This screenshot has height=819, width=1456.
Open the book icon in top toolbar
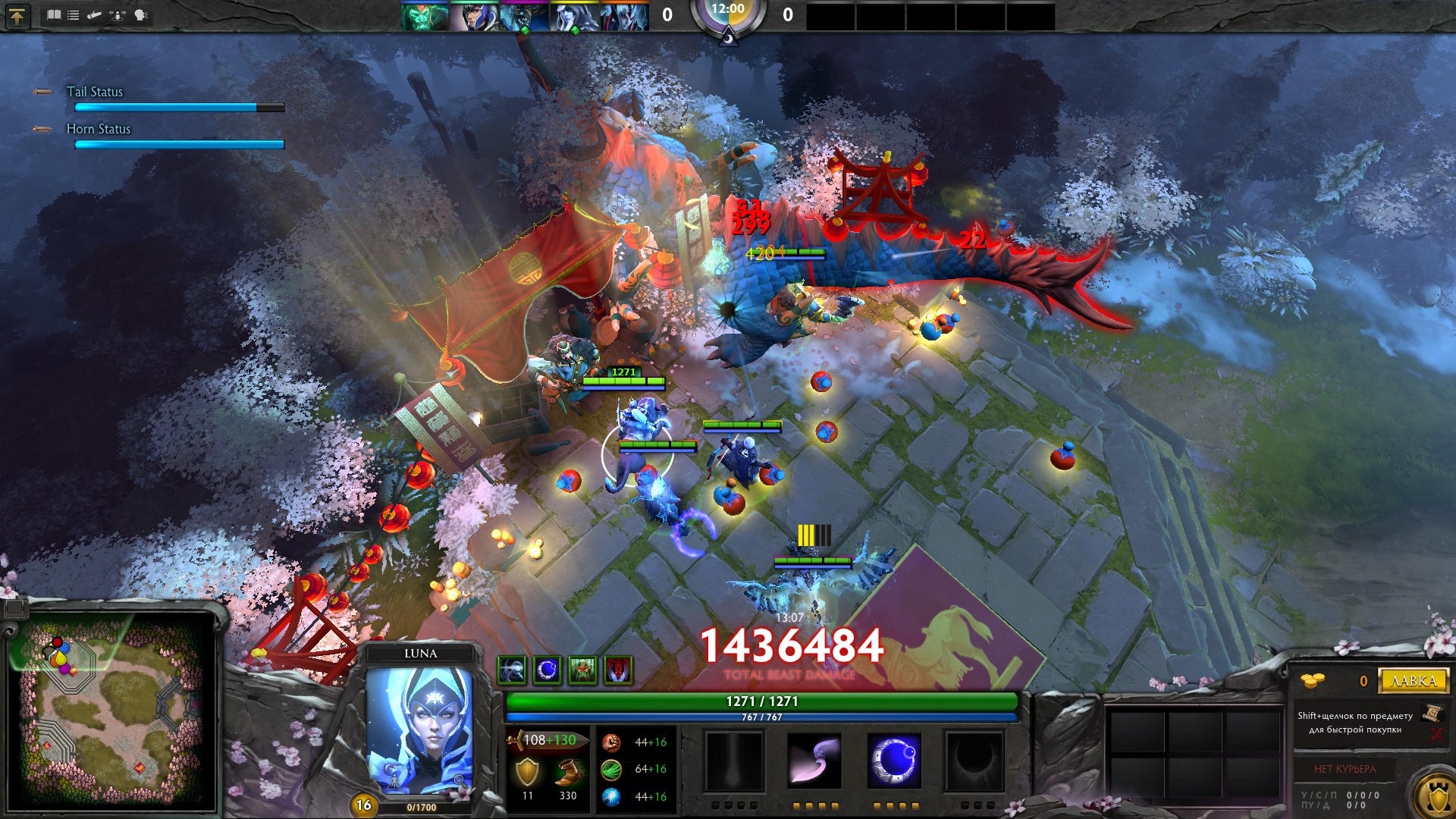[54, 15]
